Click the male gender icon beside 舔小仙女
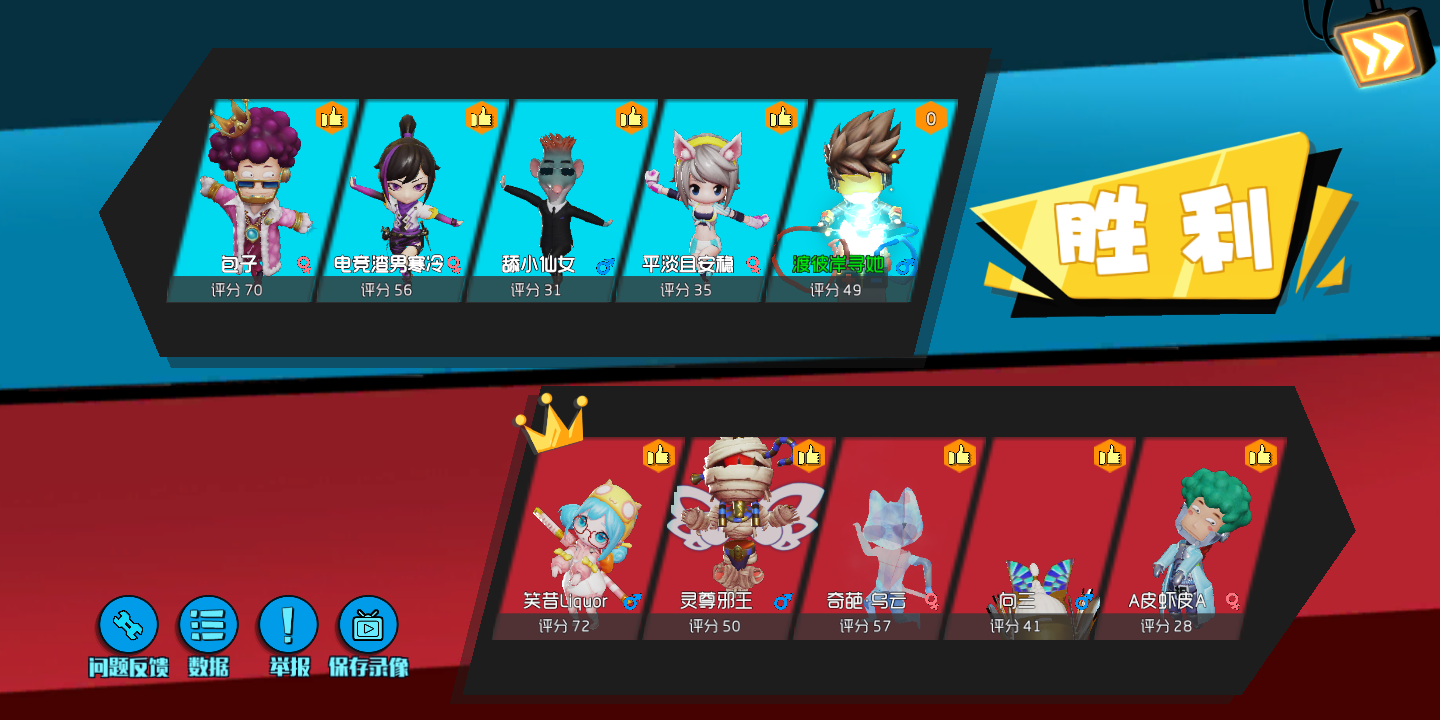The width and height of the screenshot is (1440, 720). tap(605, 266)
